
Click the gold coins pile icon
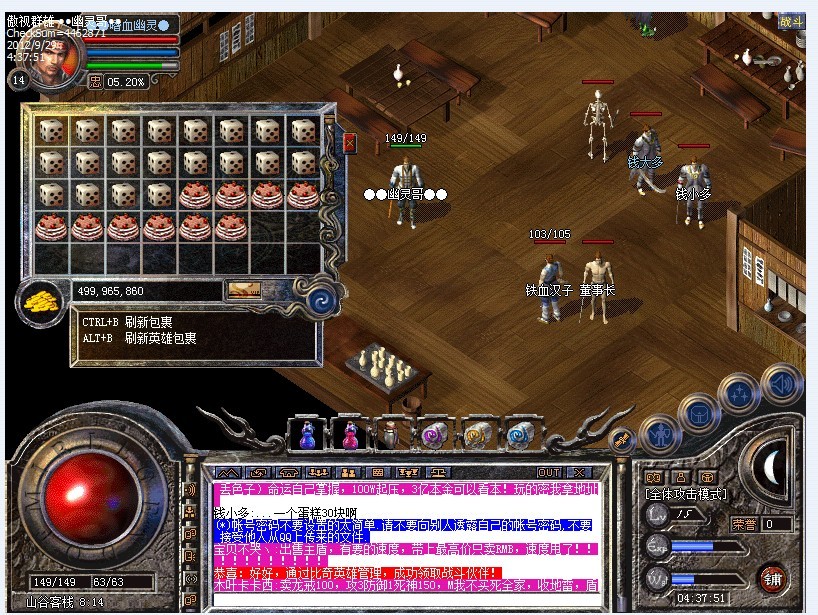click(40, 298)
